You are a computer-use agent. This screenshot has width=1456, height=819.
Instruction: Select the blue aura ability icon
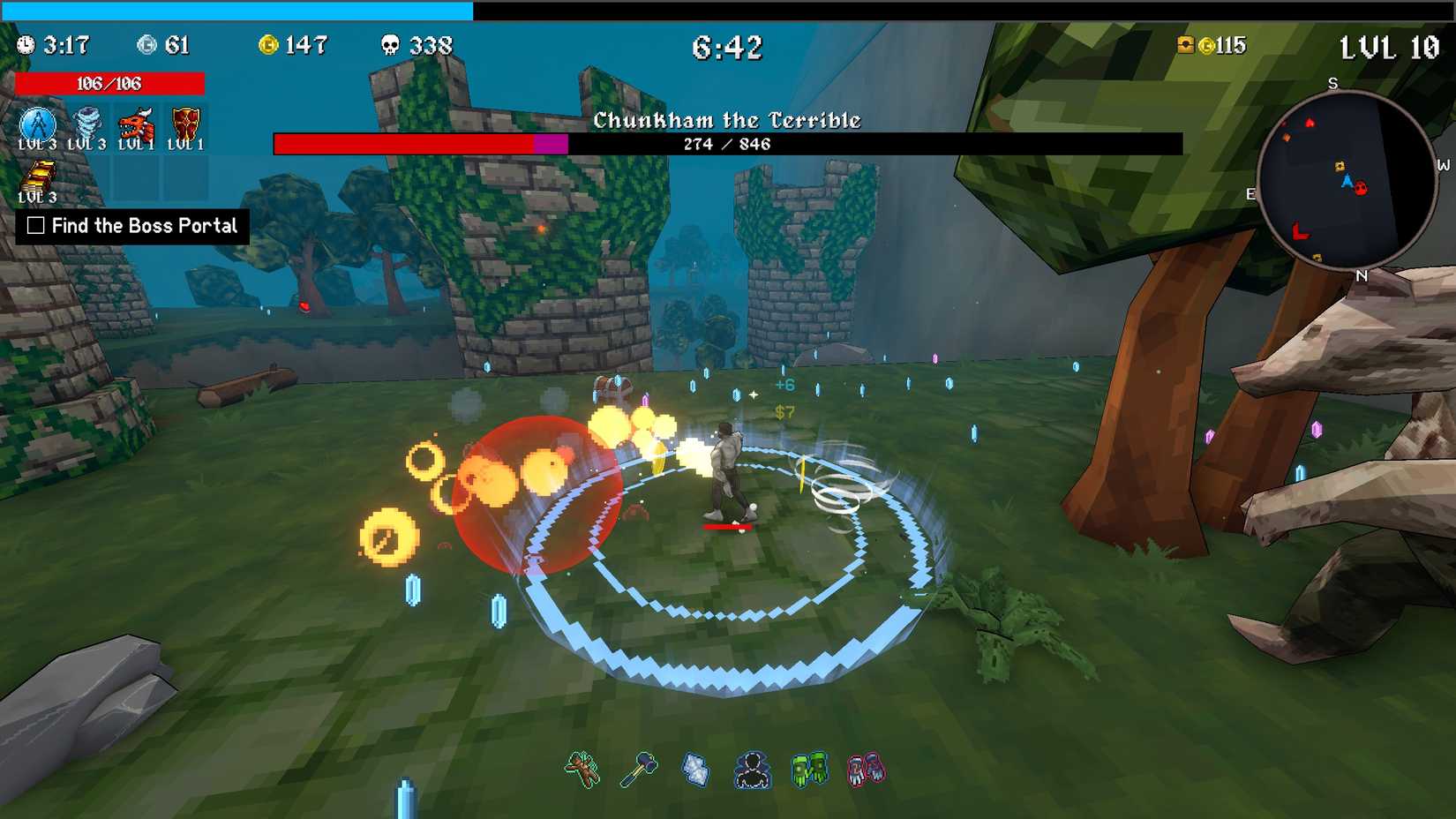[x=37, y=124]
